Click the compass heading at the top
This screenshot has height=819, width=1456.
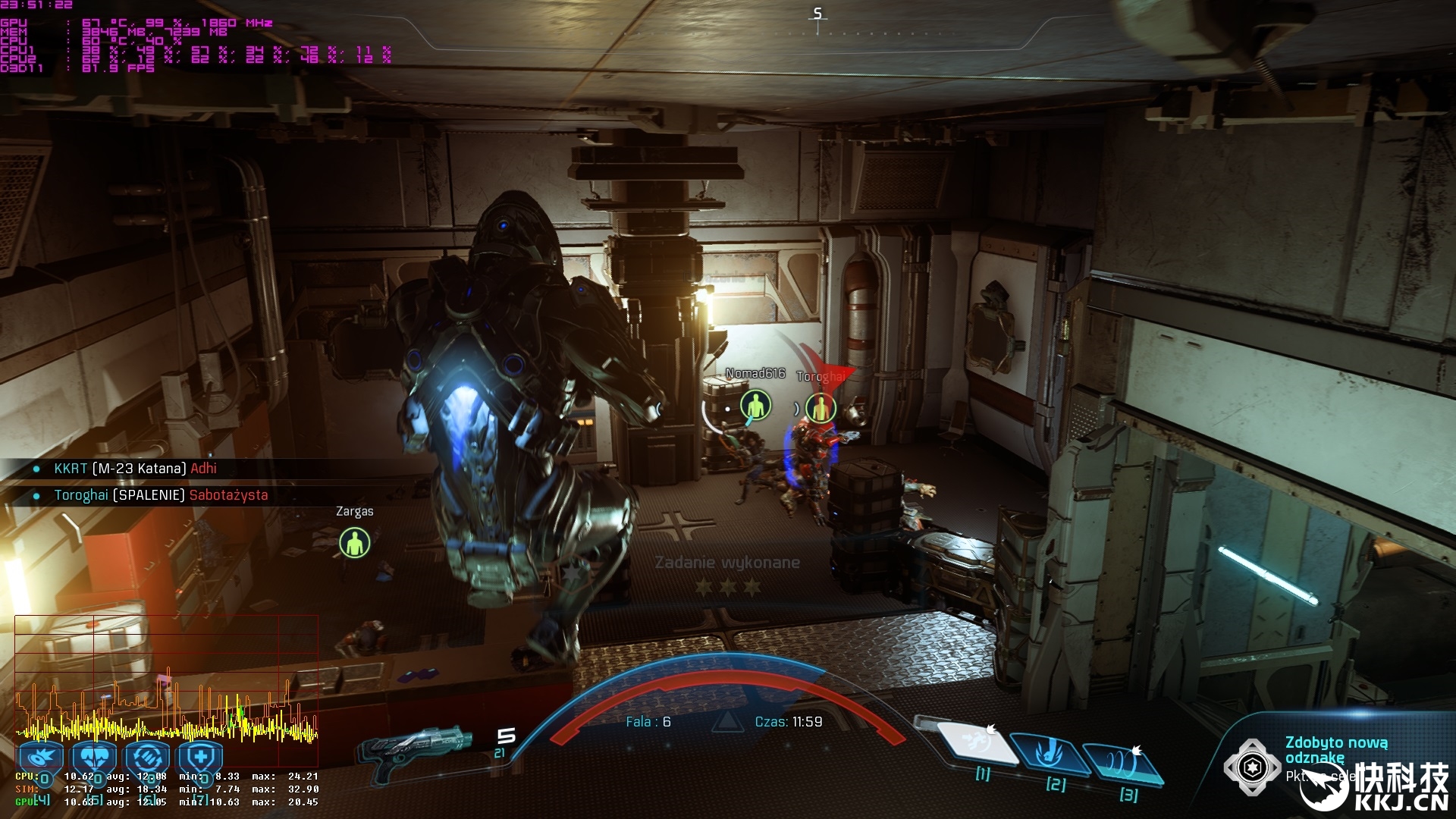tap(817, 14)
